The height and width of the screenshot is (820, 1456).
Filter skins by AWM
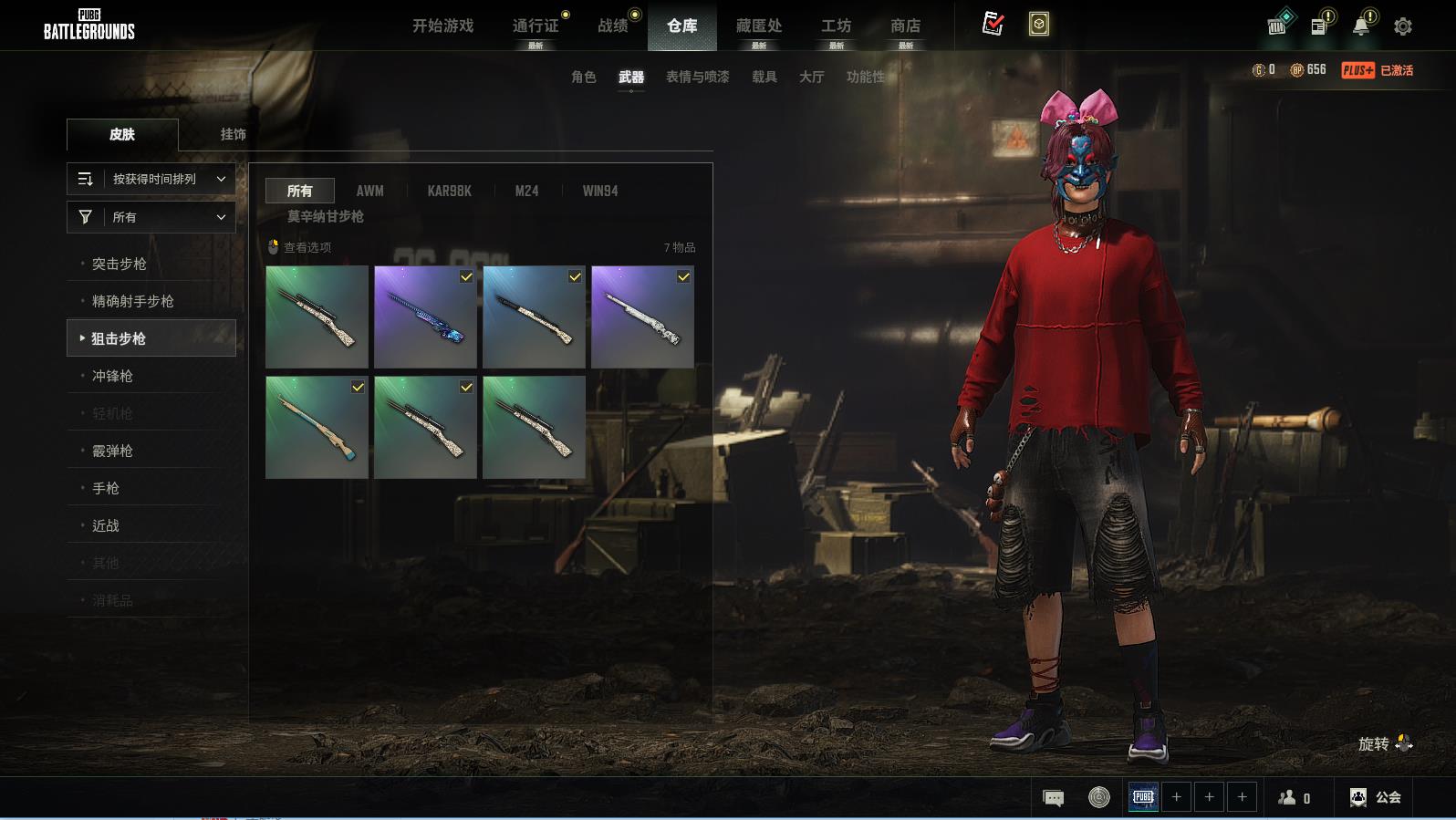point(369,191)
